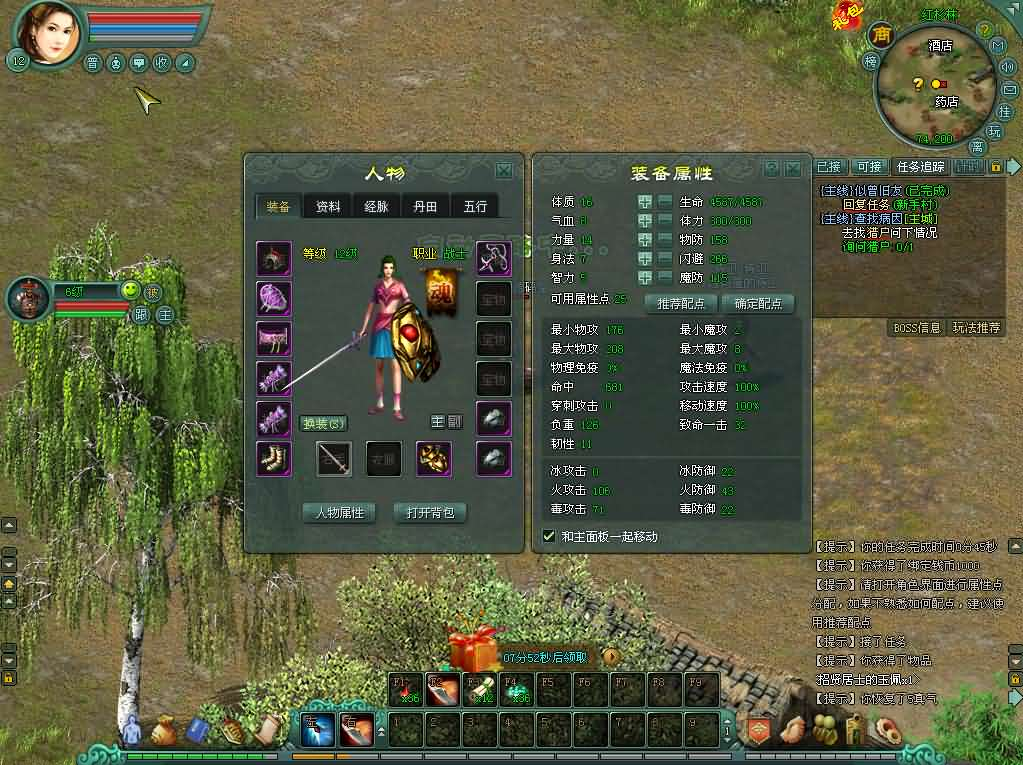Toggle 和主面板一起移动 checkbox
Screen dimensions: 1023x765
[x=548, y=536]
